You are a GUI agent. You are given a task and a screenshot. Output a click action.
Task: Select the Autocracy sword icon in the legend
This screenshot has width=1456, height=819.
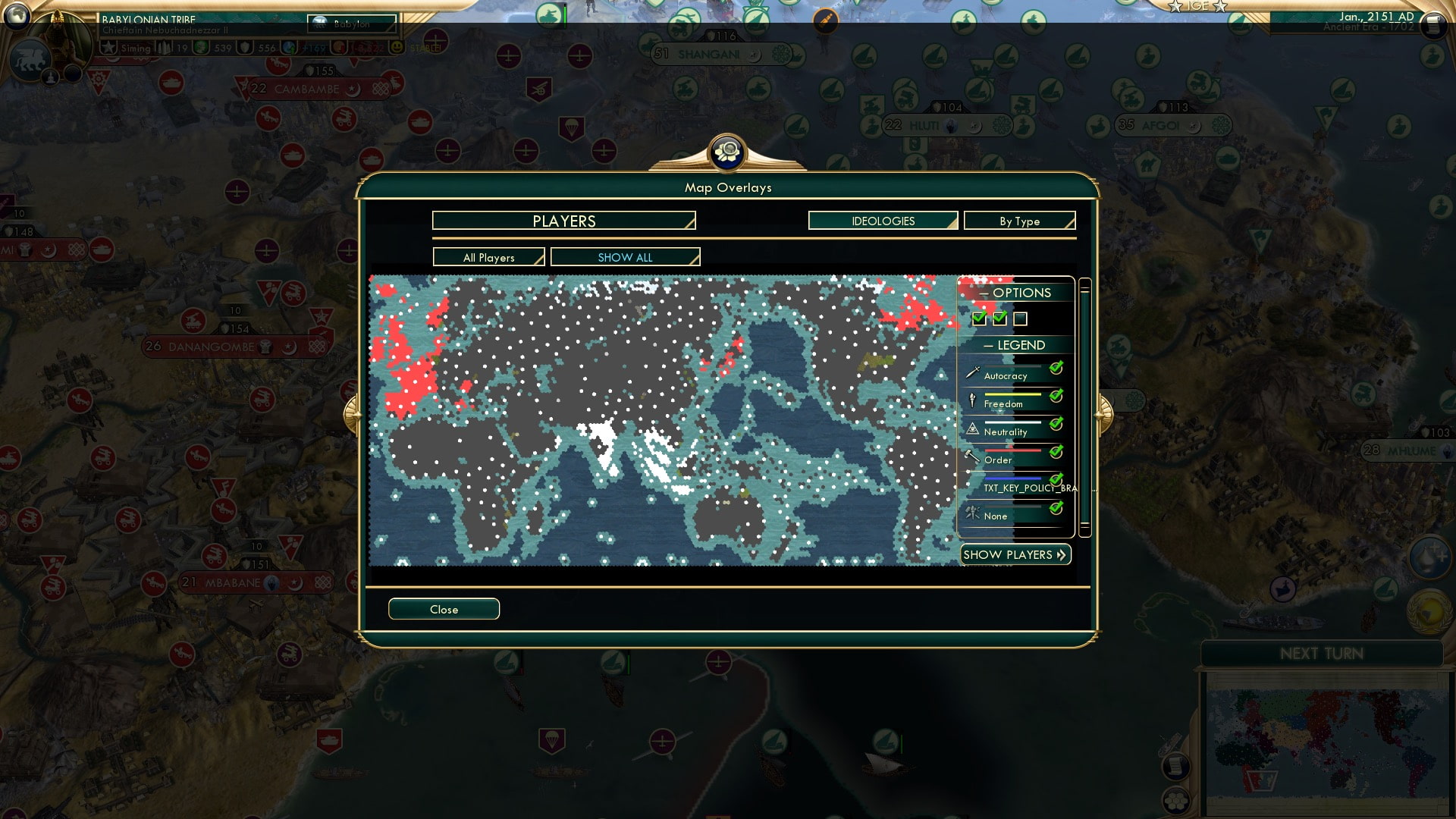click(x=972, y=373)
